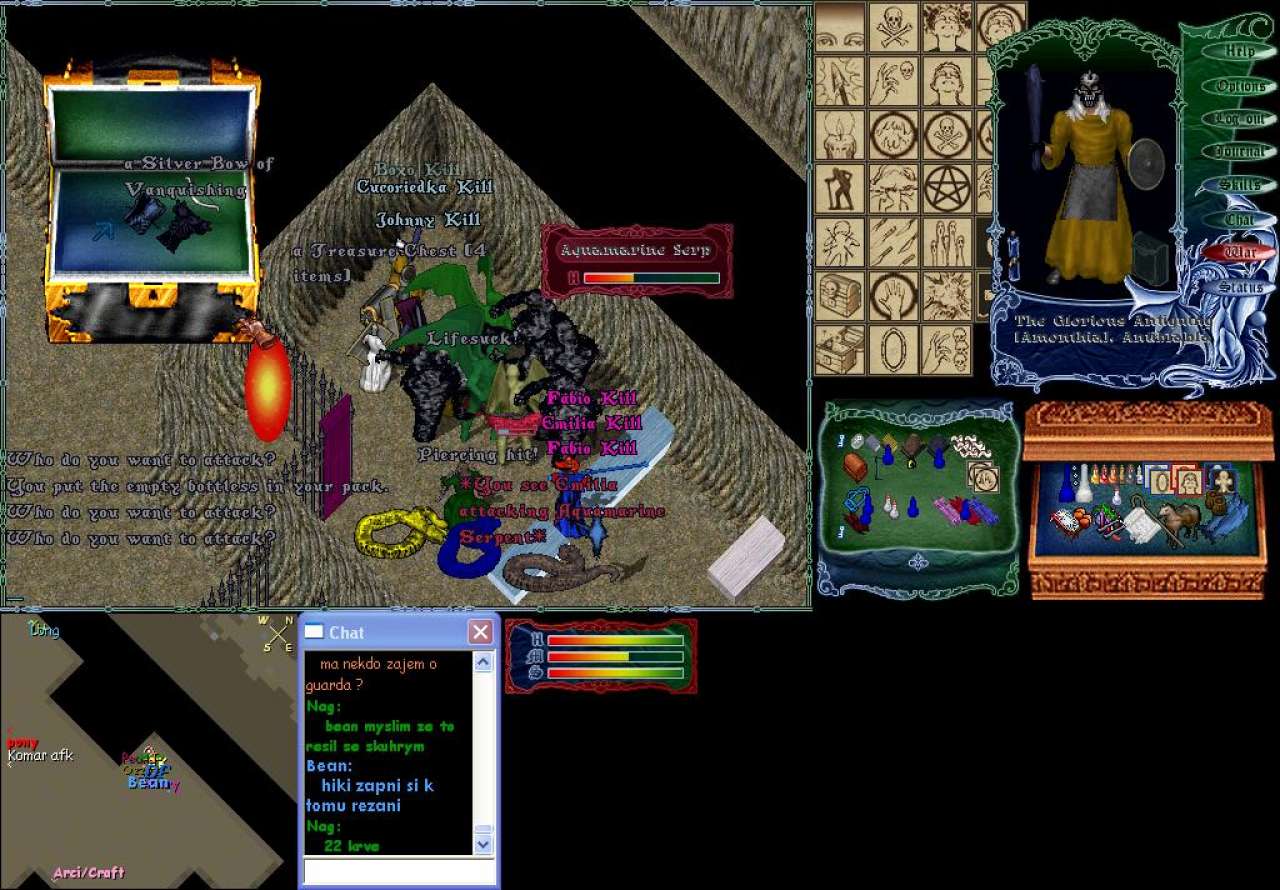The width and height of the screenshot is (1280, 890).
Task: Open the Journal from the paperdoll
Action: [x=1240, y=152]
